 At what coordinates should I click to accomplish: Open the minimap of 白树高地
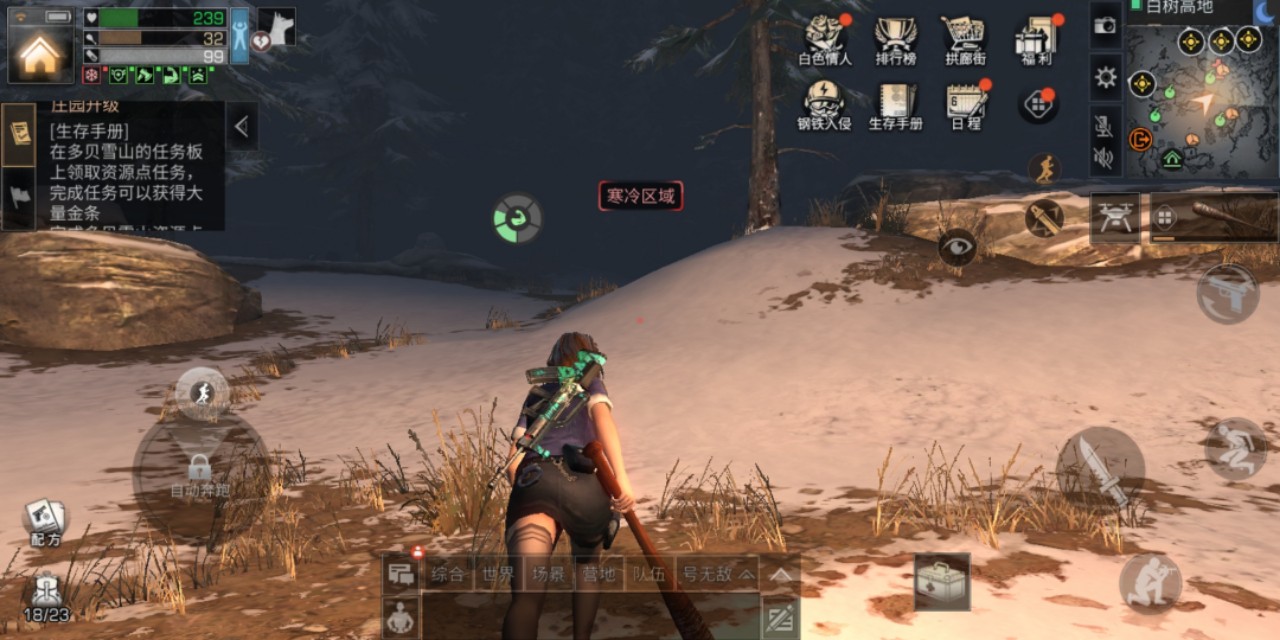click(x=1201, y=100)
